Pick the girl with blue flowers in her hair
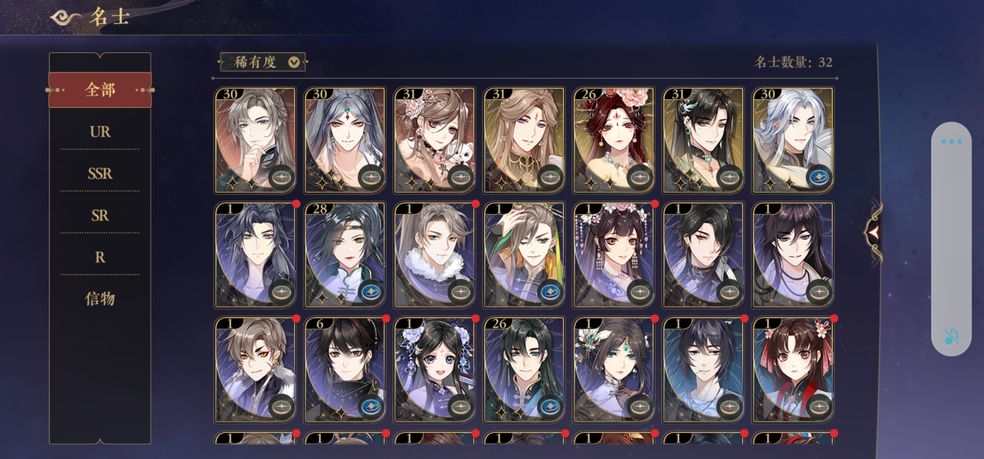This screenshot has height=459, width=984. click(434, 368)
